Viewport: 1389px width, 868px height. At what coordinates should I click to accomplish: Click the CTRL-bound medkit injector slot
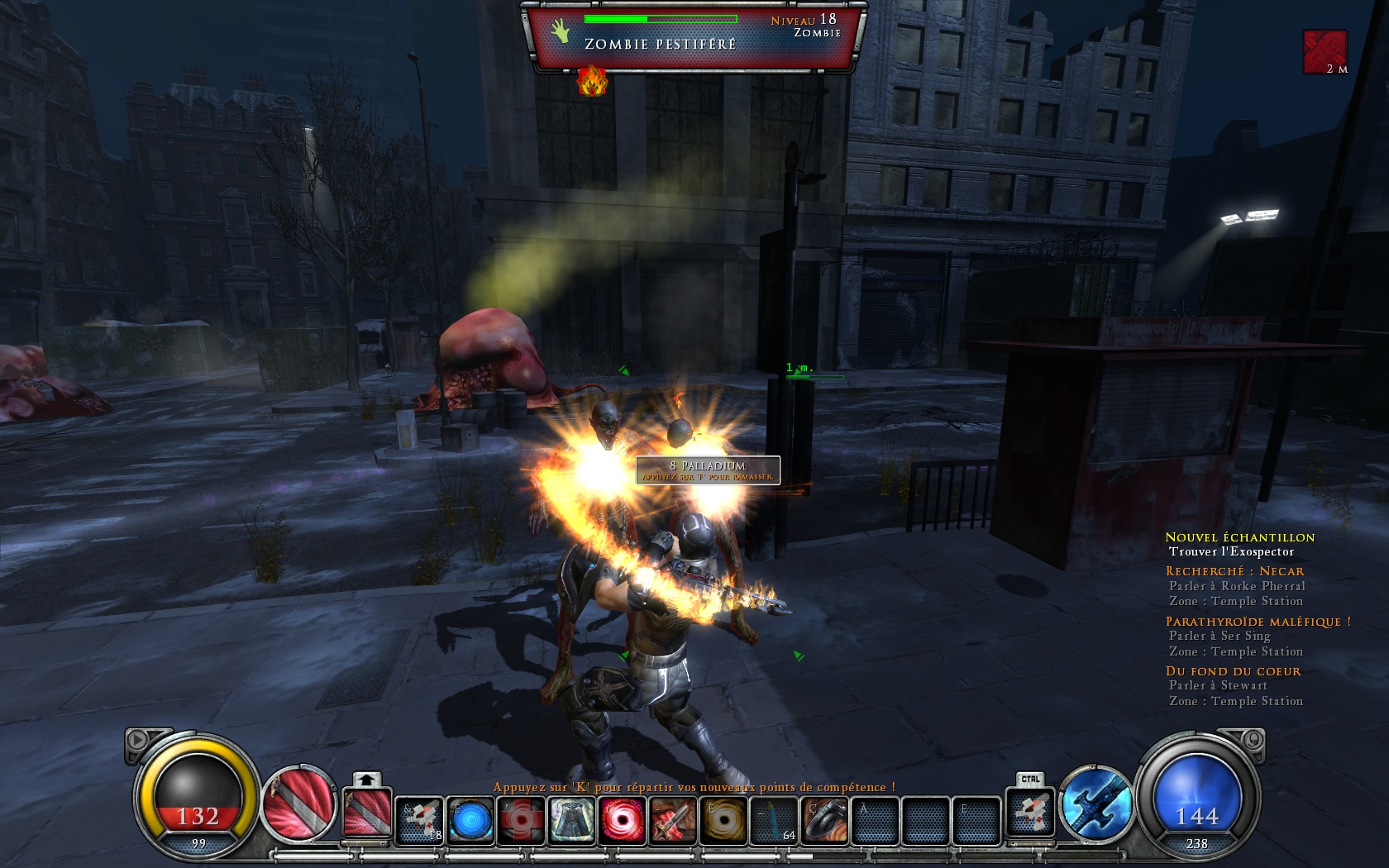[1030, 813]
